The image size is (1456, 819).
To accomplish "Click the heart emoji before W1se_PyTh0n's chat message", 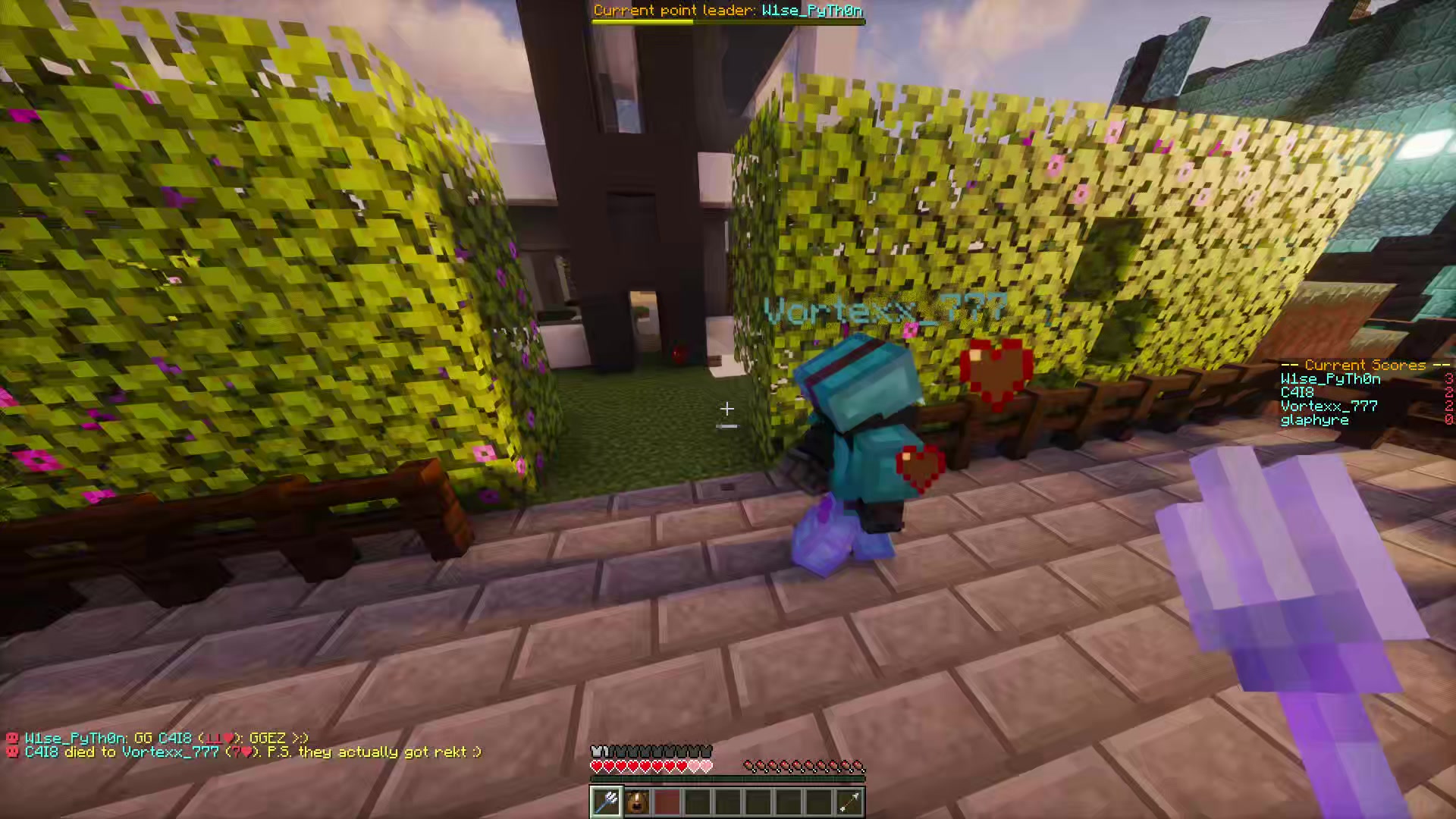I will click(11, 738).
